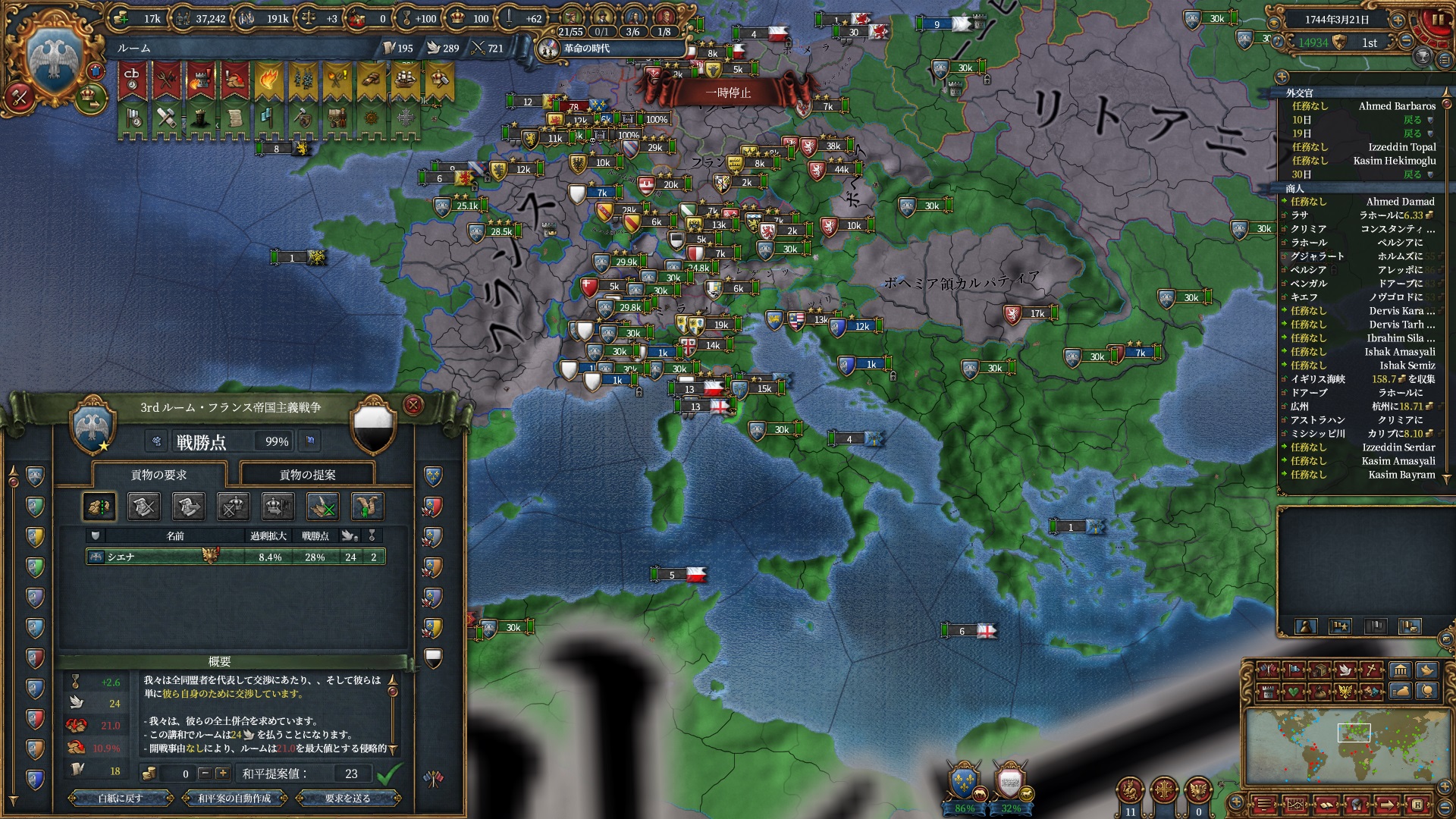This screenshot has width=1456, height=819.
Task: Select the シエナ province row
Action: (x=235, y=557)
